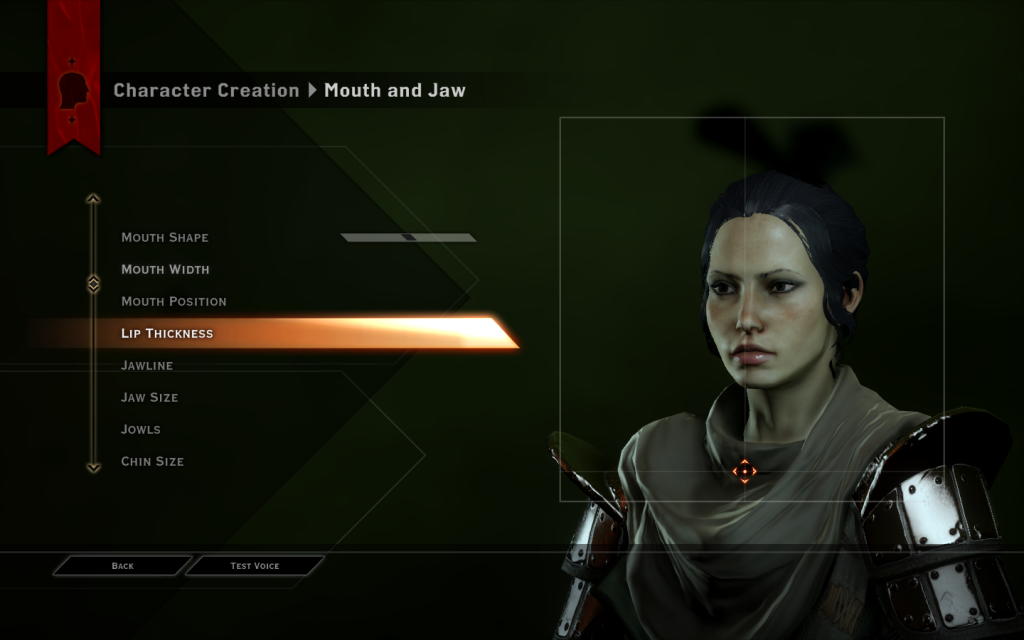
Task: Click the scroll-down arrow below the list
Action: tap(93, 466)
